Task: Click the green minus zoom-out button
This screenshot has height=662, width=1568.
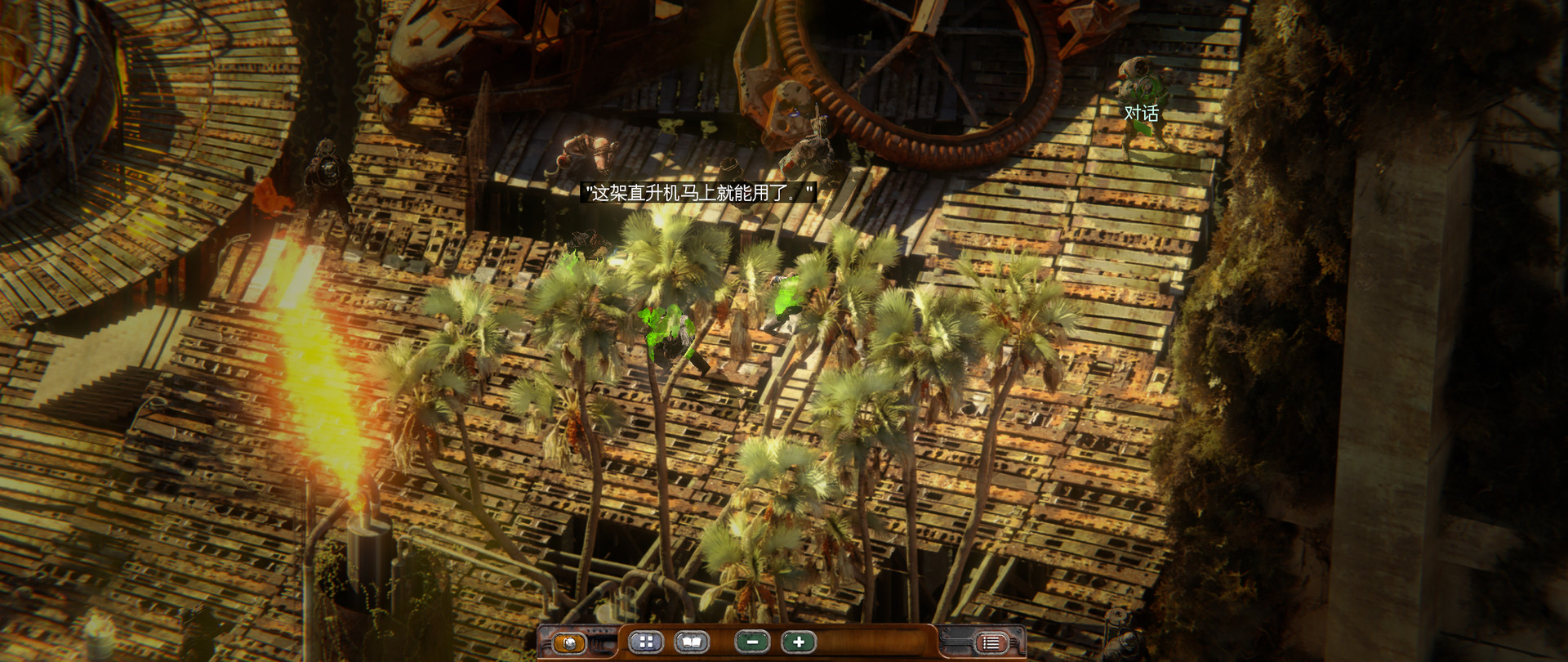Action: pos(752,642)
